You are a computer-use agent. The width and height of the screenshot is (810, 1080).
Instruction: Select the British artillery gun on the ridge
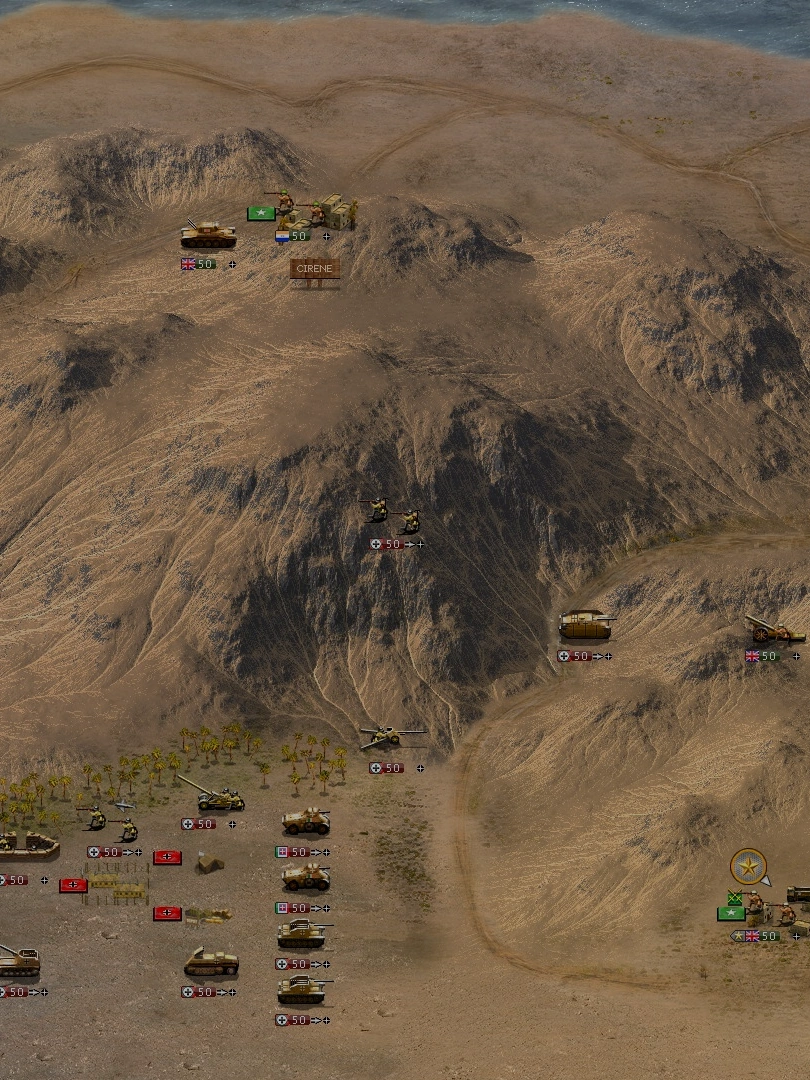[774, 629]
